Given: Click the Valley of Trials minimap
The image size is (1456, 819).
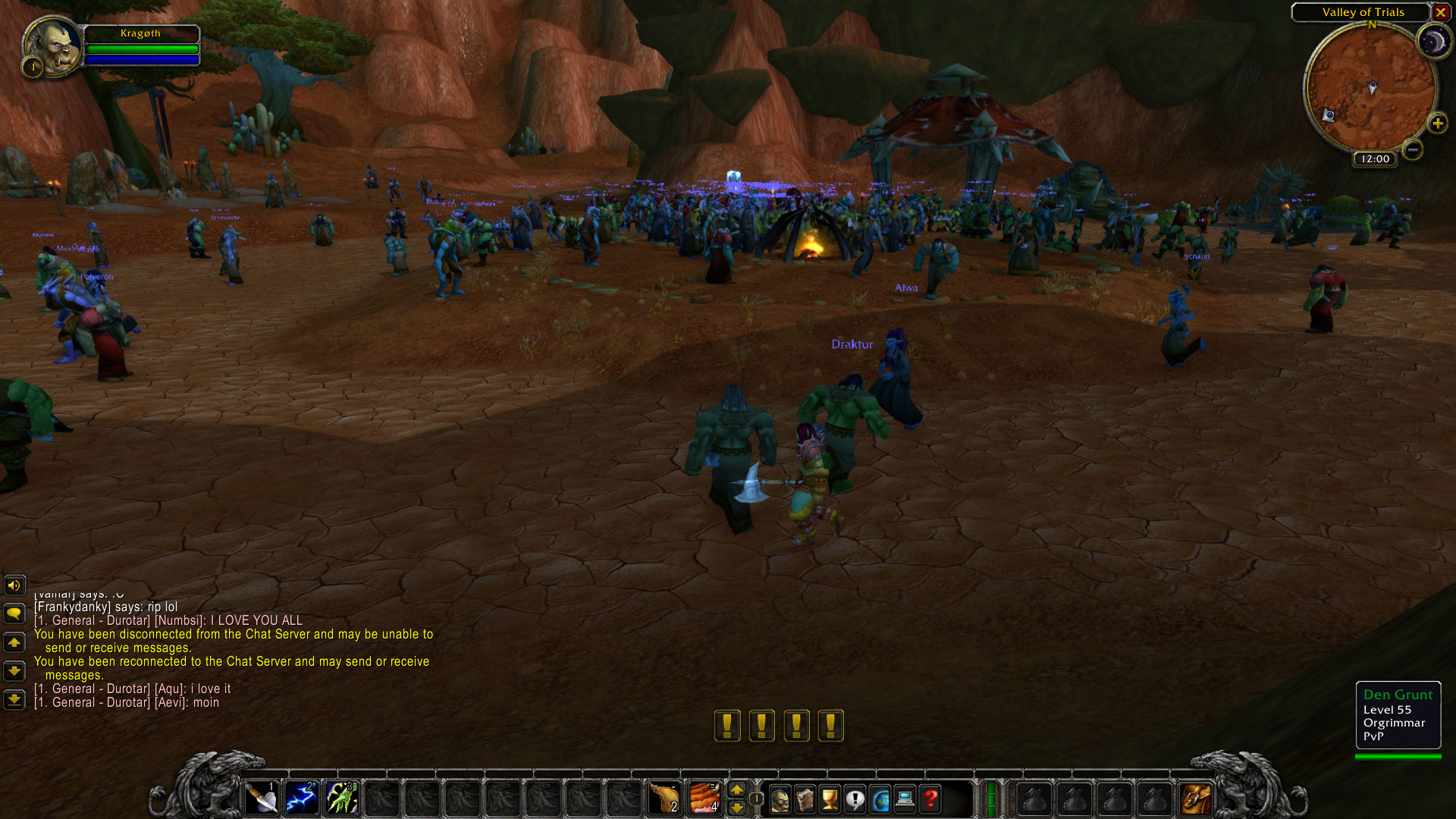Looking at the screenshot, I should [1370, 87].
